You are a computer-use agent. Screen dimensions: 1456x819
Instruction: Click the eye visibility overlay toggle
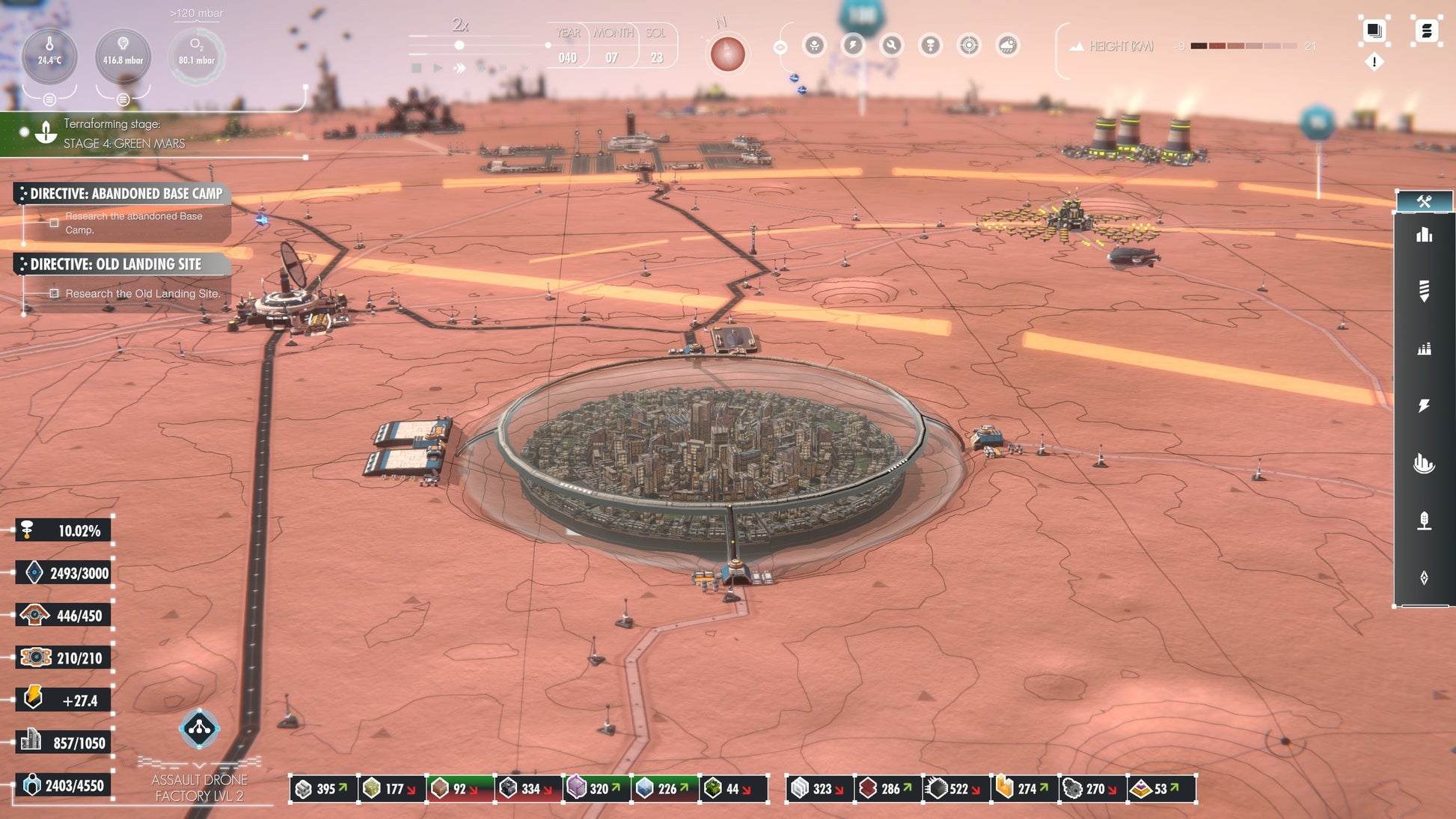pyautogui.click(x=780, y=48)
